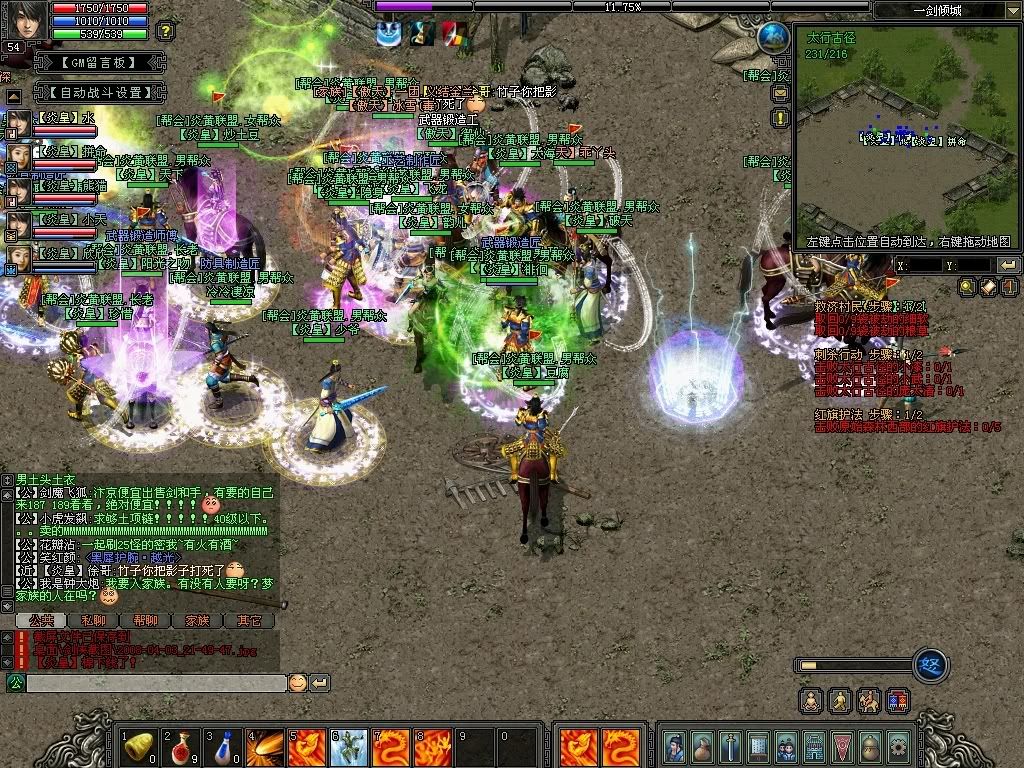Select party member 小天's portrait
Viewport: 1024px width, 768px height.
[x=19, y=223]
